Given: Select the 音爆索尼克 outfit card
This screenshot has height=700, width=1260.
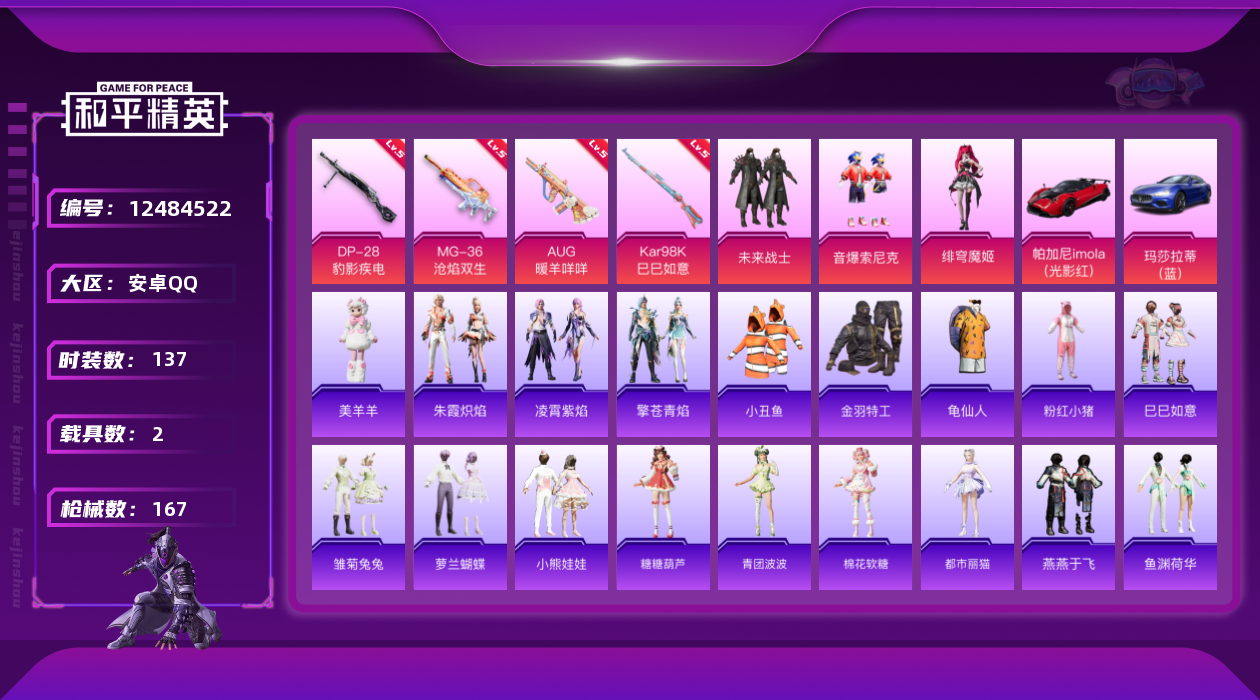Looking at the screenshot, I should point(865,210).
